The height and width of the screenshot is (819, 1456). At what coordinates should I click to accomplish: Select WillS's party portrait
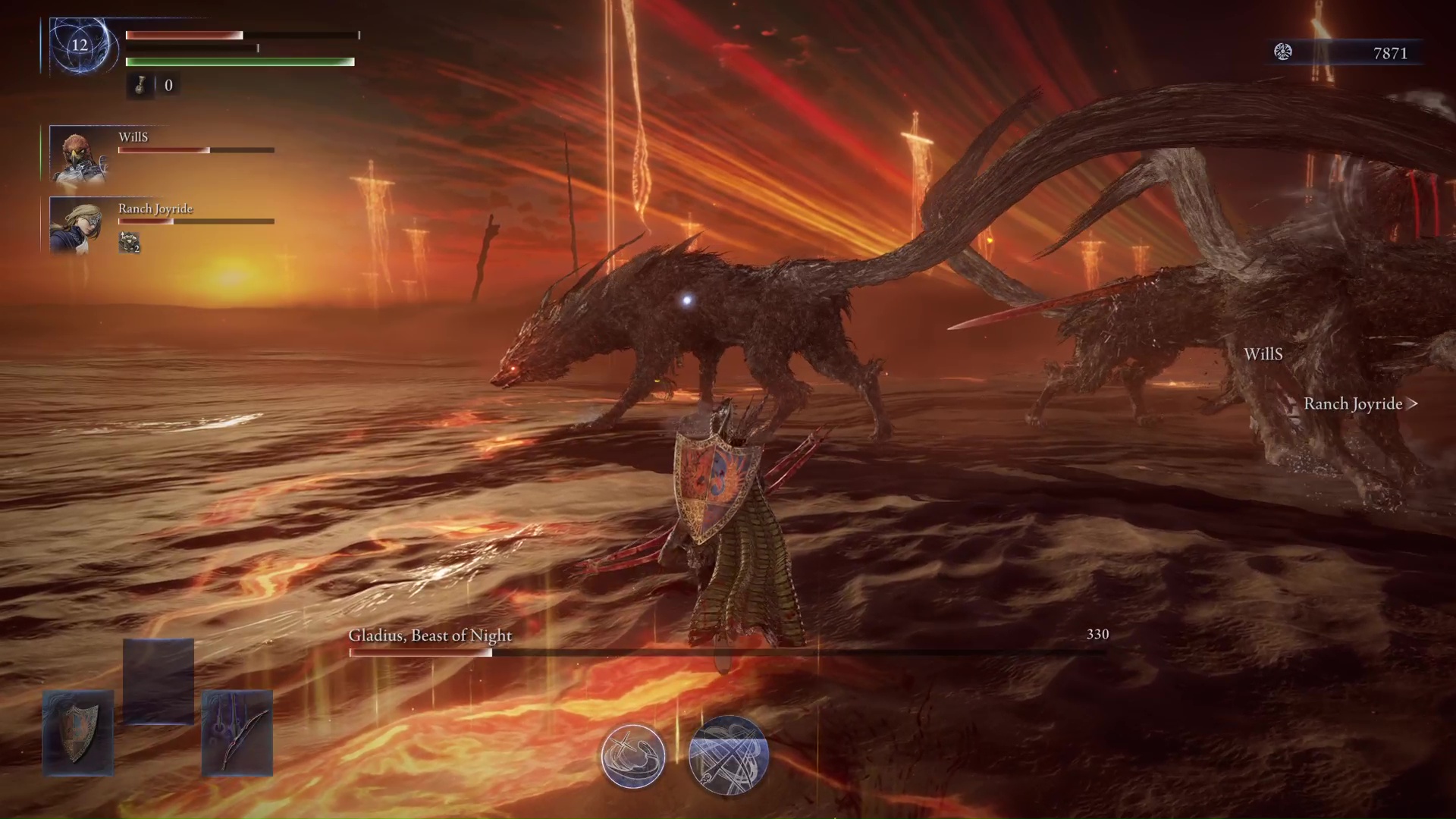[x=79, y=154]
